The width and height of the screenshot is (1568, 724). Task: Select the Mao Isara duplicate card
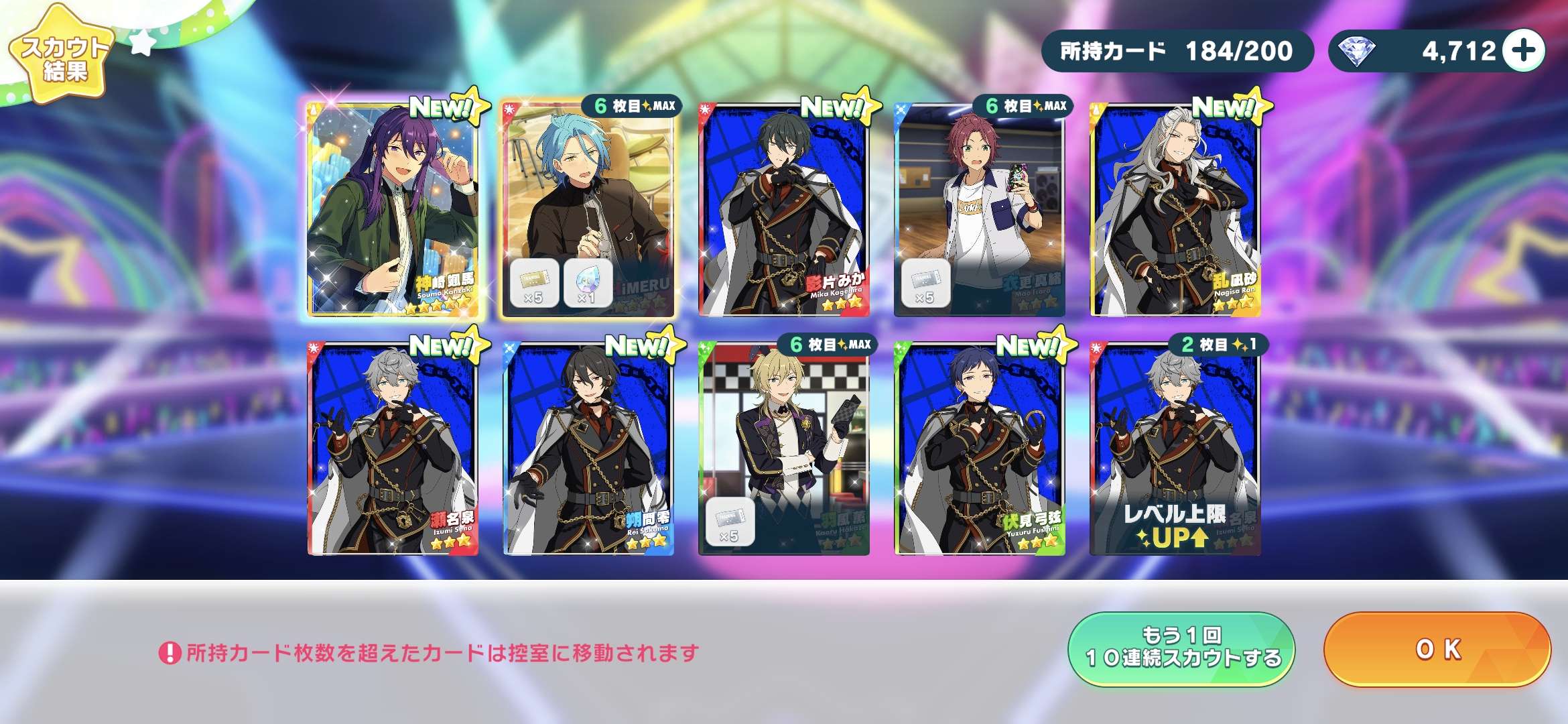pyautogui.click(x=980, y=208)
